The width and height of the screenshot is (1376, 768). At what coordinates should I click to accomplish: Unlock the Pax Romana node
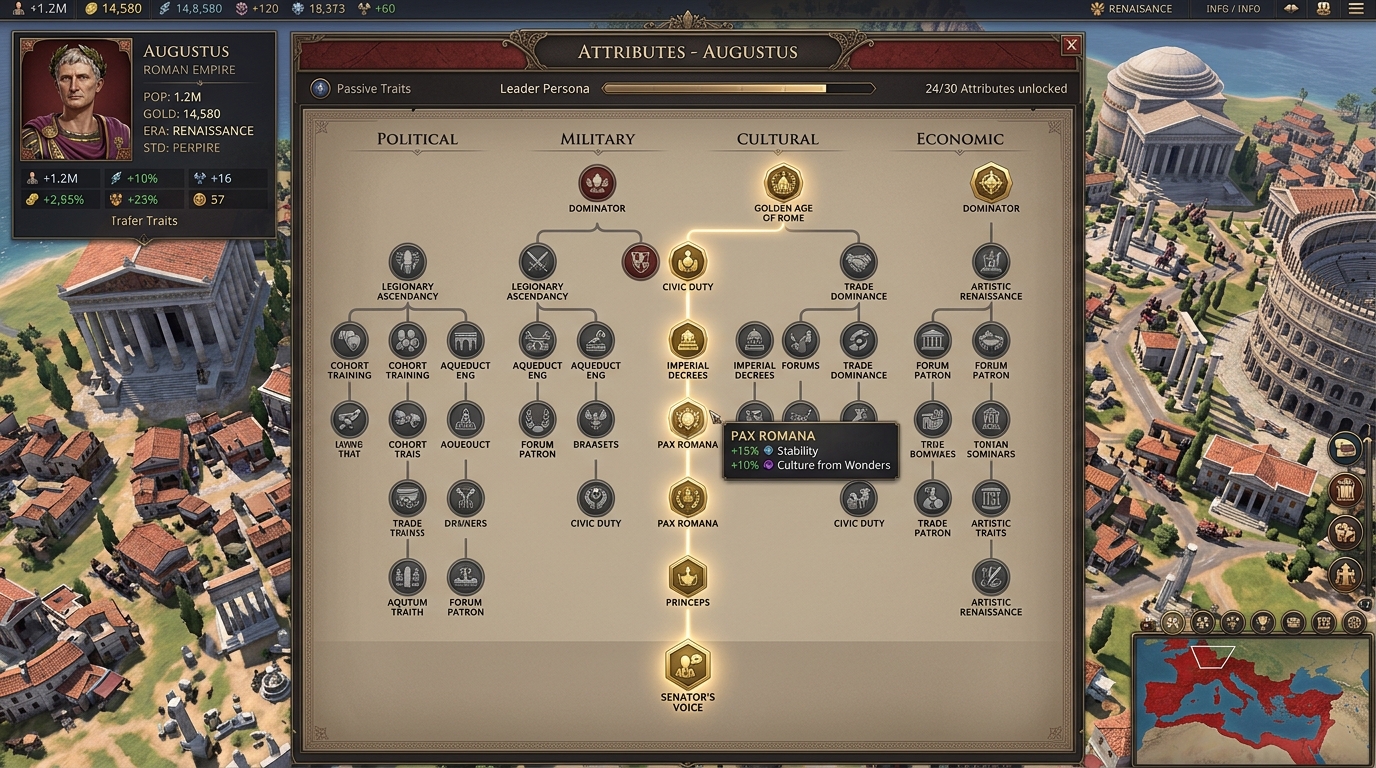(688, 421)
